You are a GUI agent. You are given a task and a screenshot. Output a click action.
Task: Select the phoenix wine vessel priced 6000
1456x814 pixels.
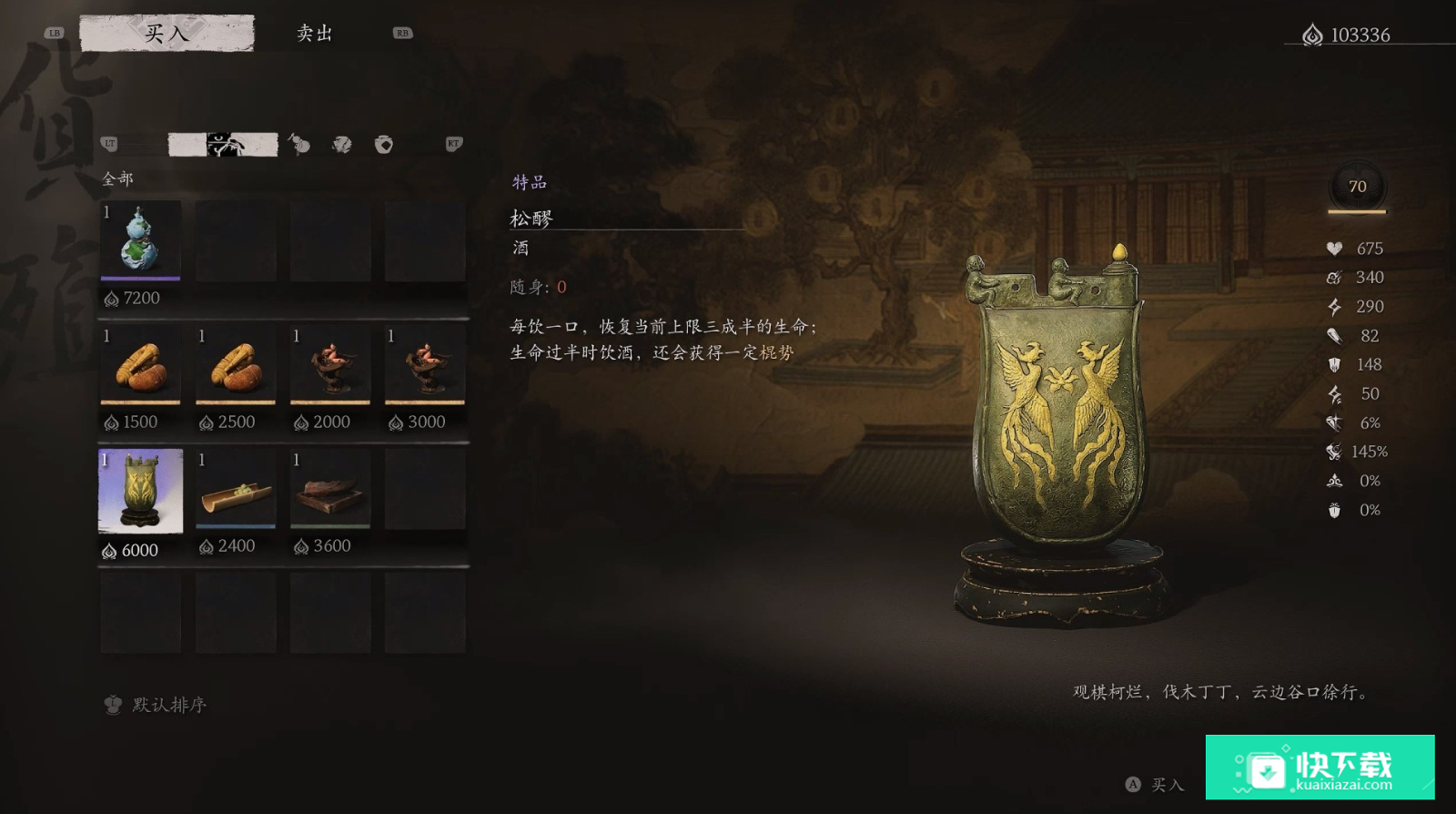[140, 491]
